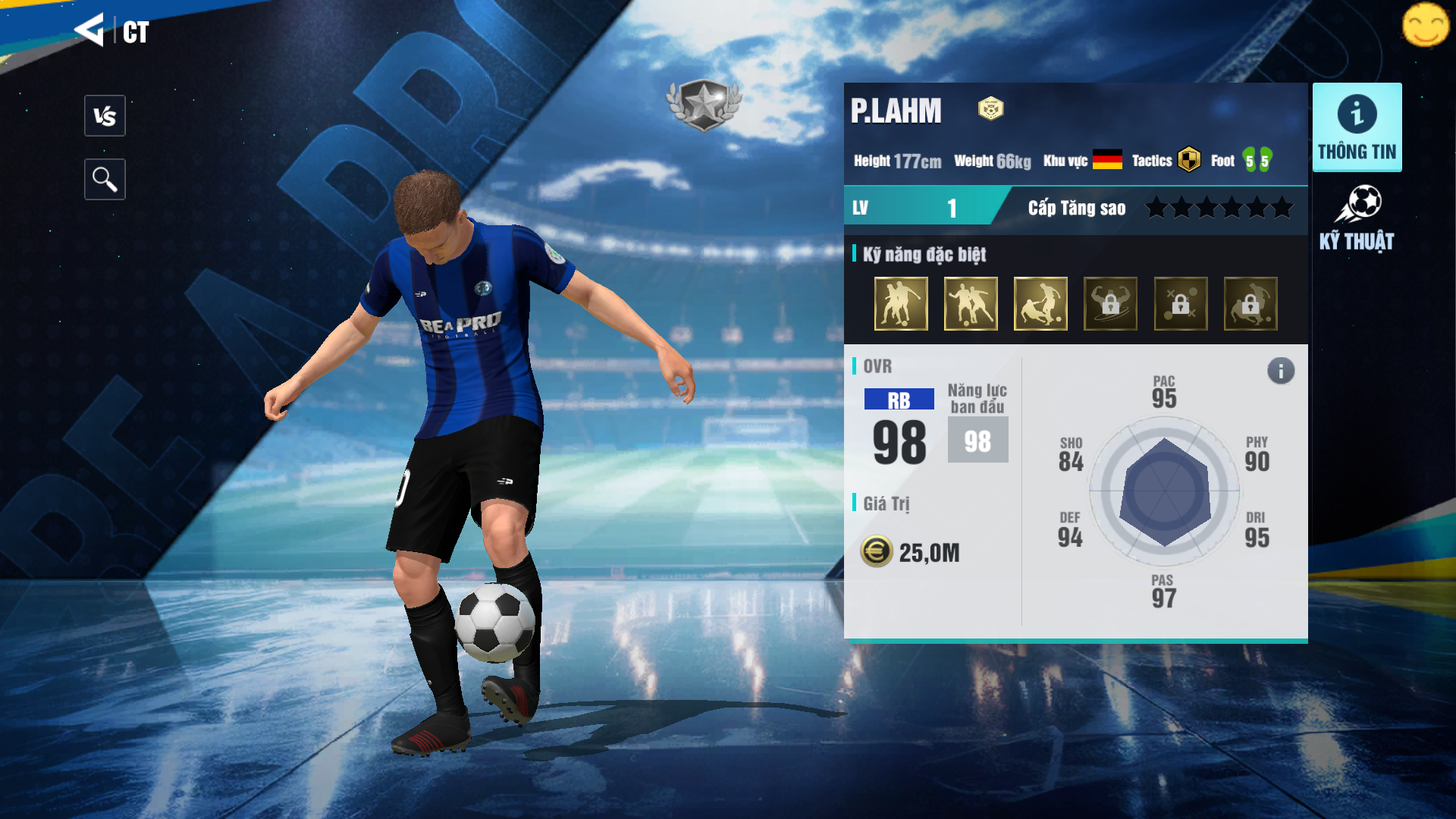Click the hexagonal stats radar chart

coord(1165,492)
